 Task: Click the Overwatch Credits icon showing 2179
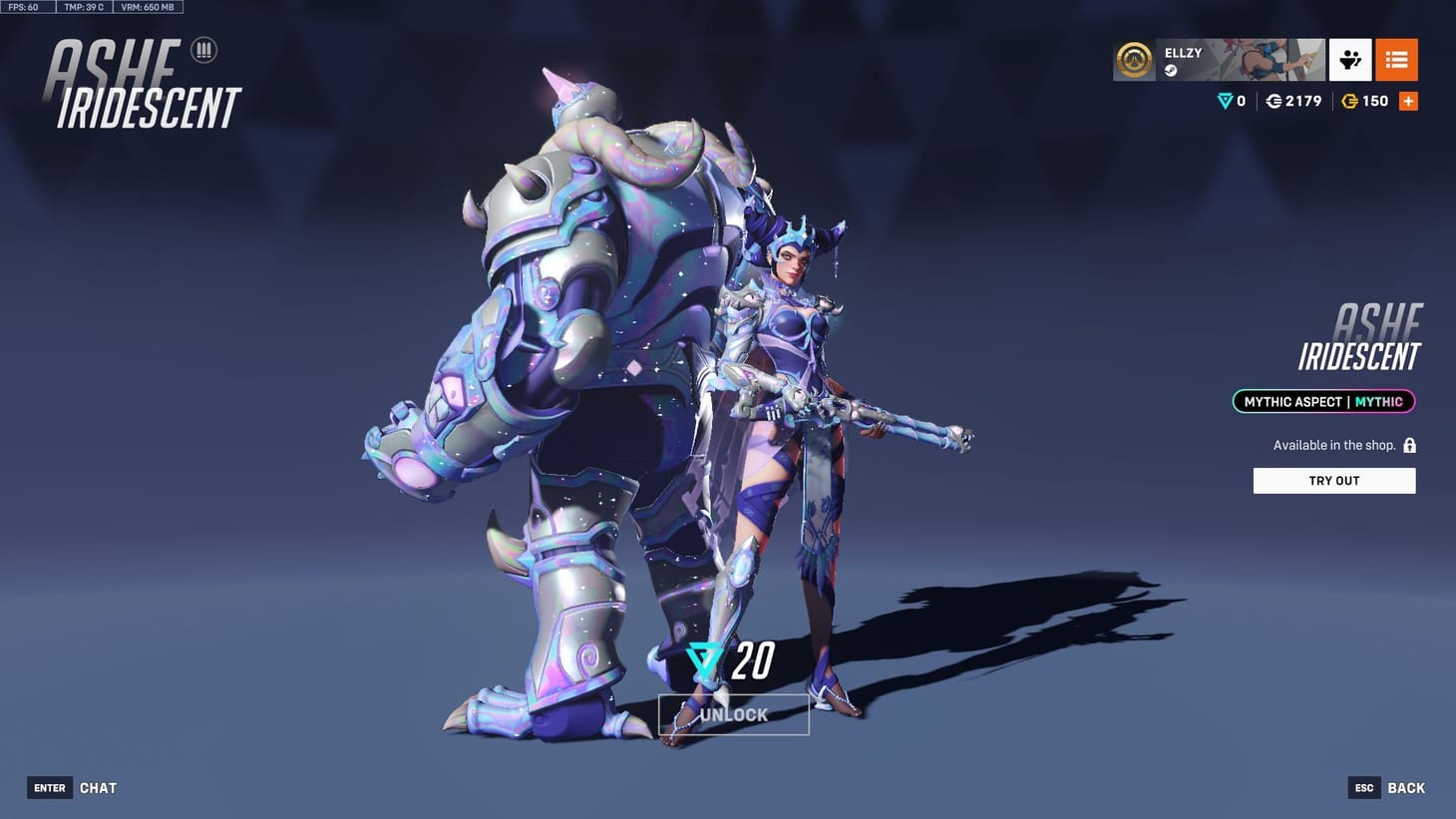(1274, 100)
